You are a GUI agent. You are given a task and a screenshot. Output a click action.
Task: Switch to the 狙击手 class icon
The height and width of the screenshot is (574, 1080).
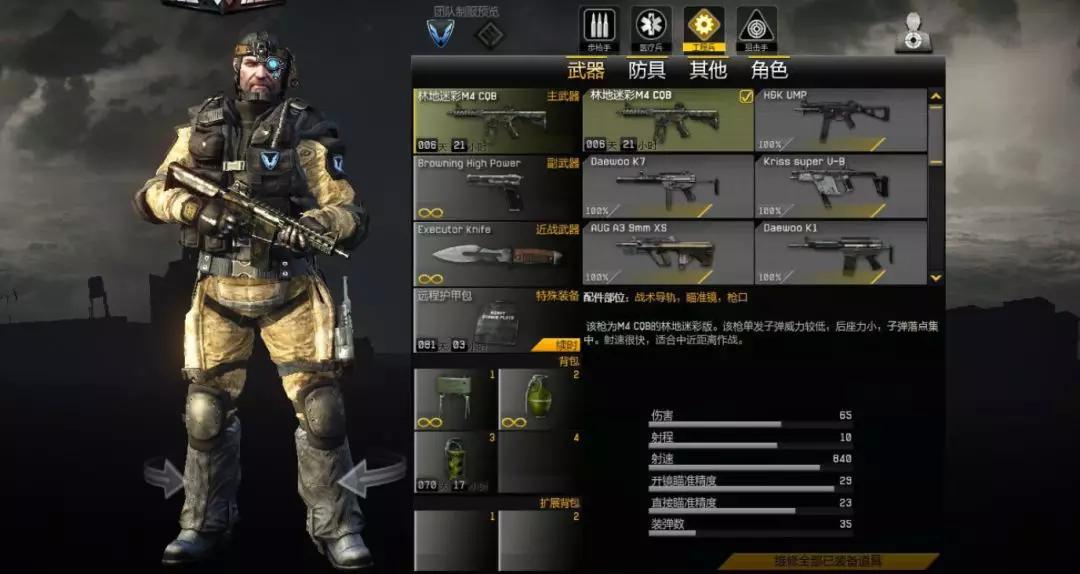tap(757, 27)
